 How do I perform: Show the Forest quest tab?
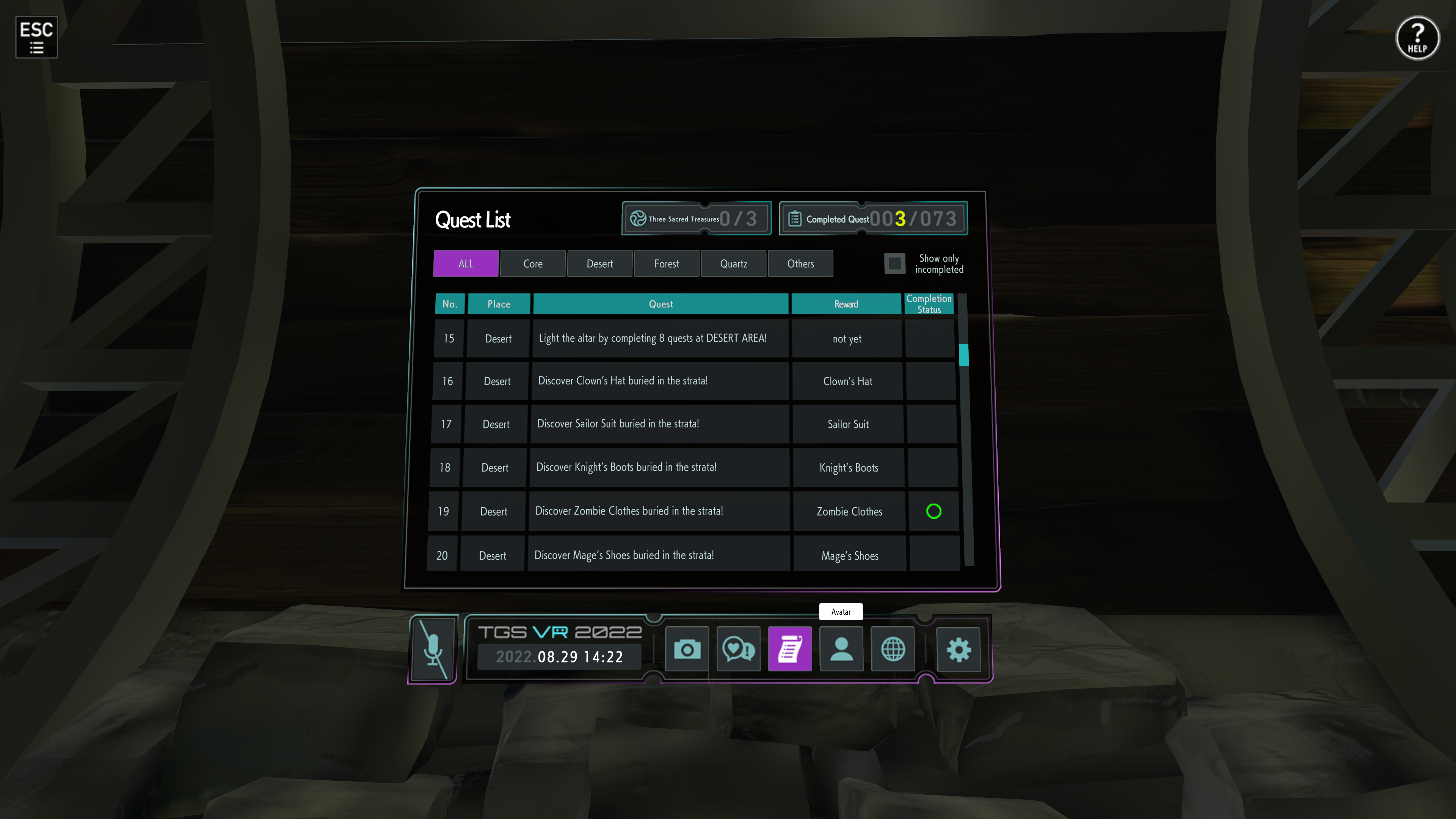(x=667, y=264)
